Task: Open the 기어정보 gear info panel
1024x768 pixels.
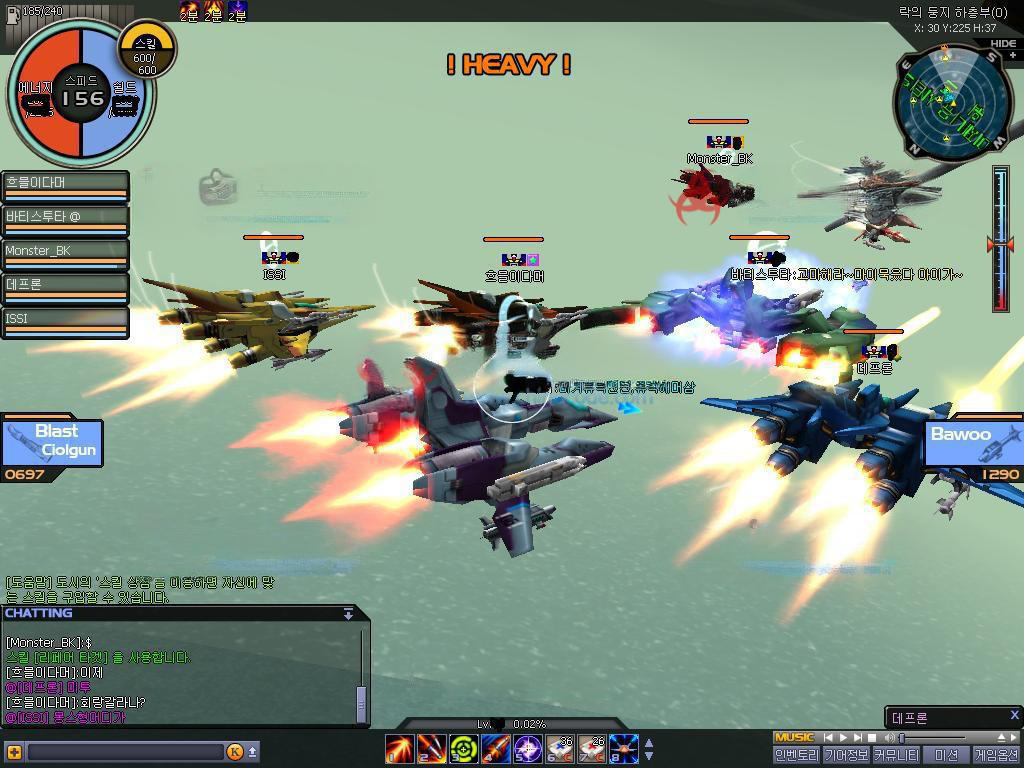Action: 845,755
